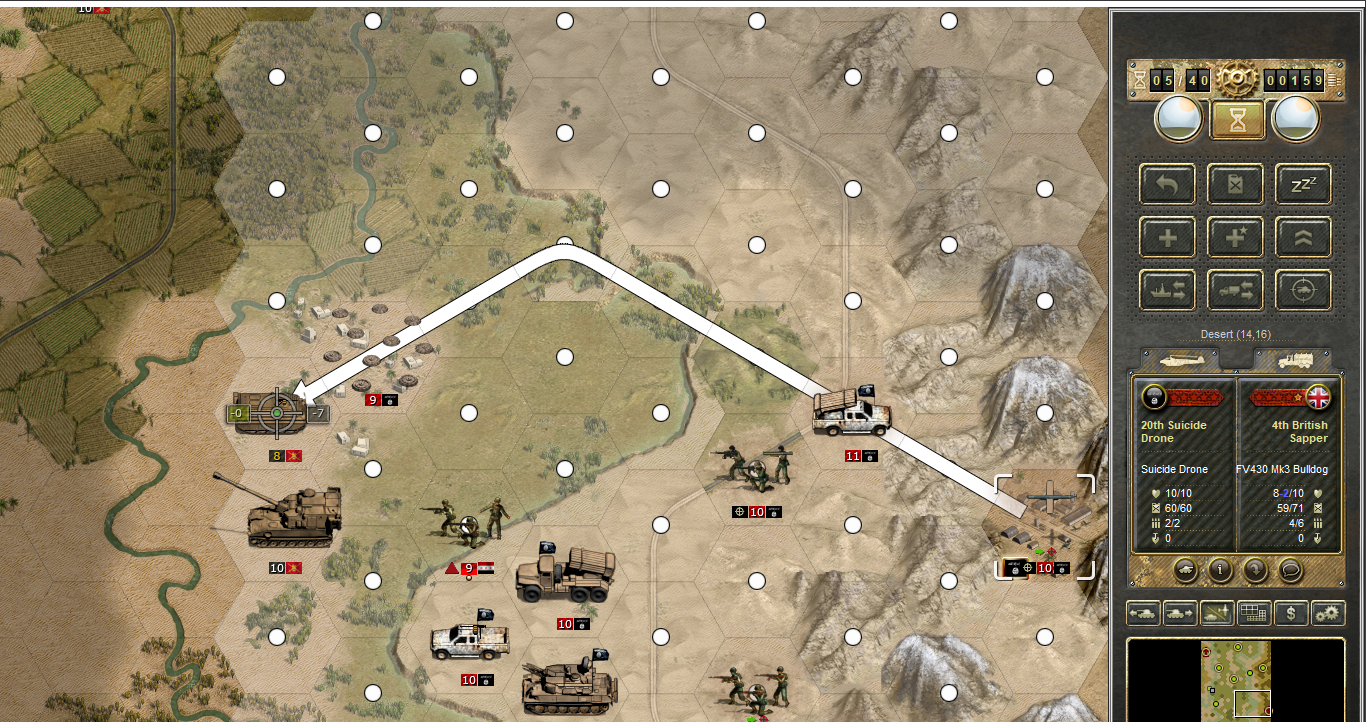End the turn with the hourglass button

(x=1238, y=119)
